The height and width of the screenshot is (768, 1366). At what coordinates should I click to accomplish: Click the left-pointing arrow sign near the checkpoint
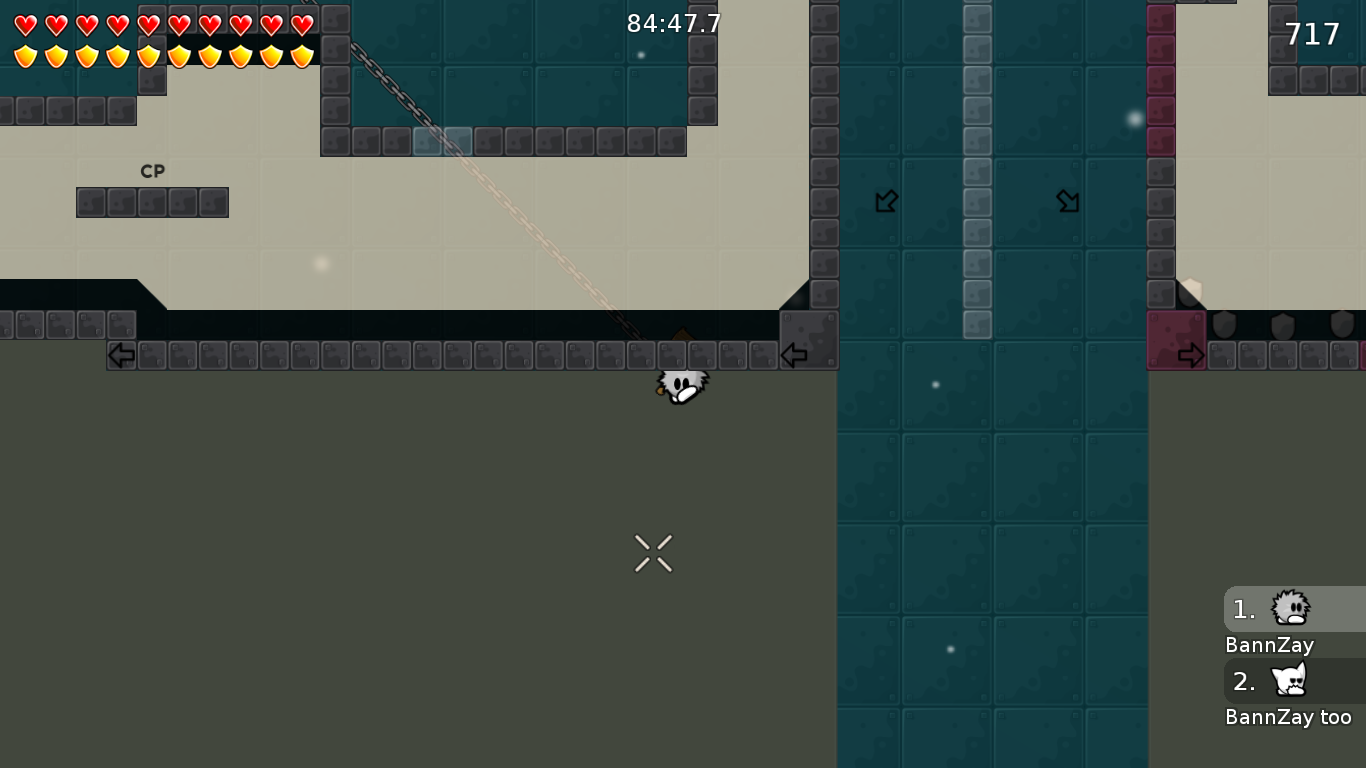[120, 354]
